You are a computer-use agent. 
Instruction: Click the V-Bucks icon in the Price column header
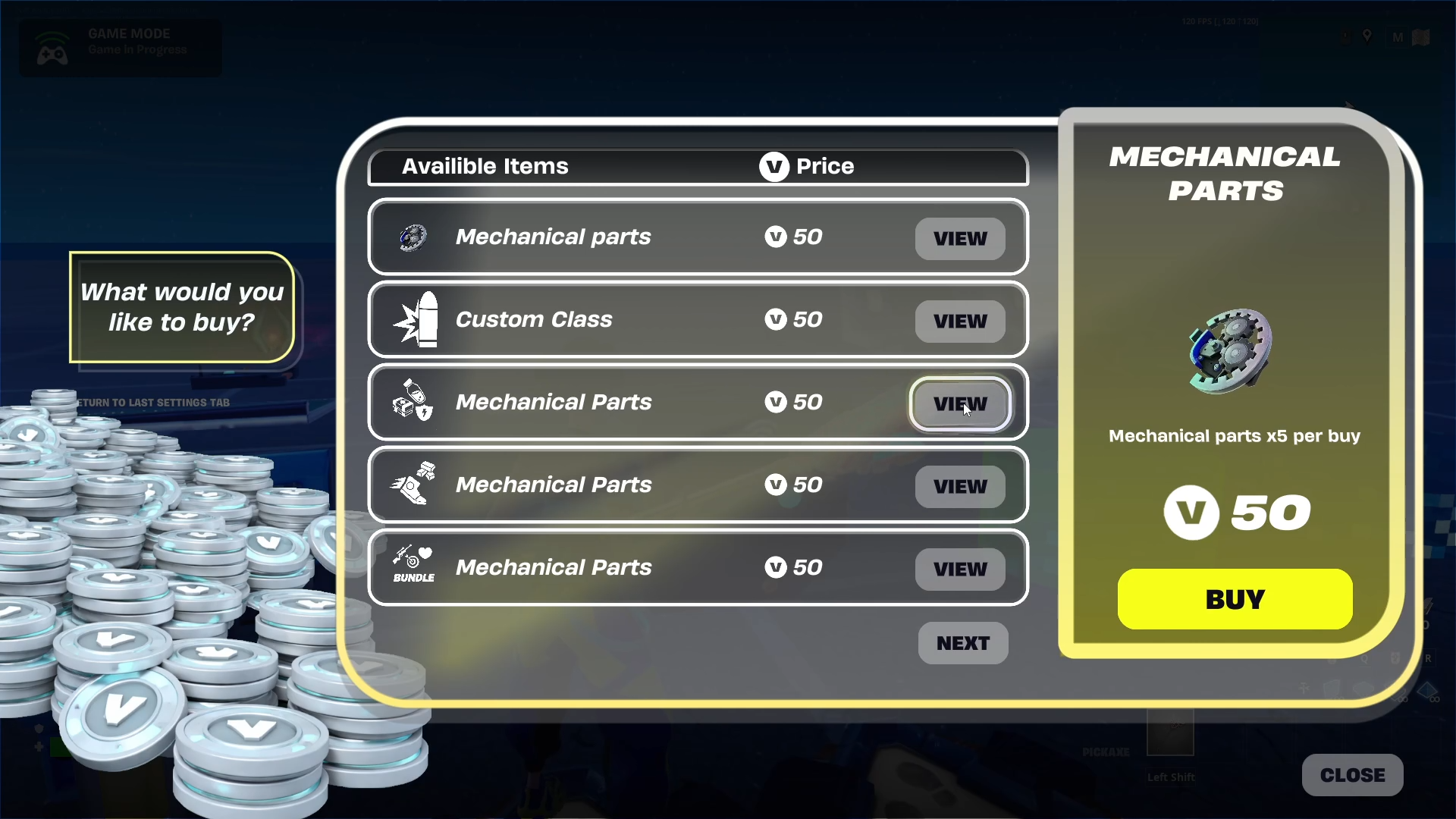773,166
